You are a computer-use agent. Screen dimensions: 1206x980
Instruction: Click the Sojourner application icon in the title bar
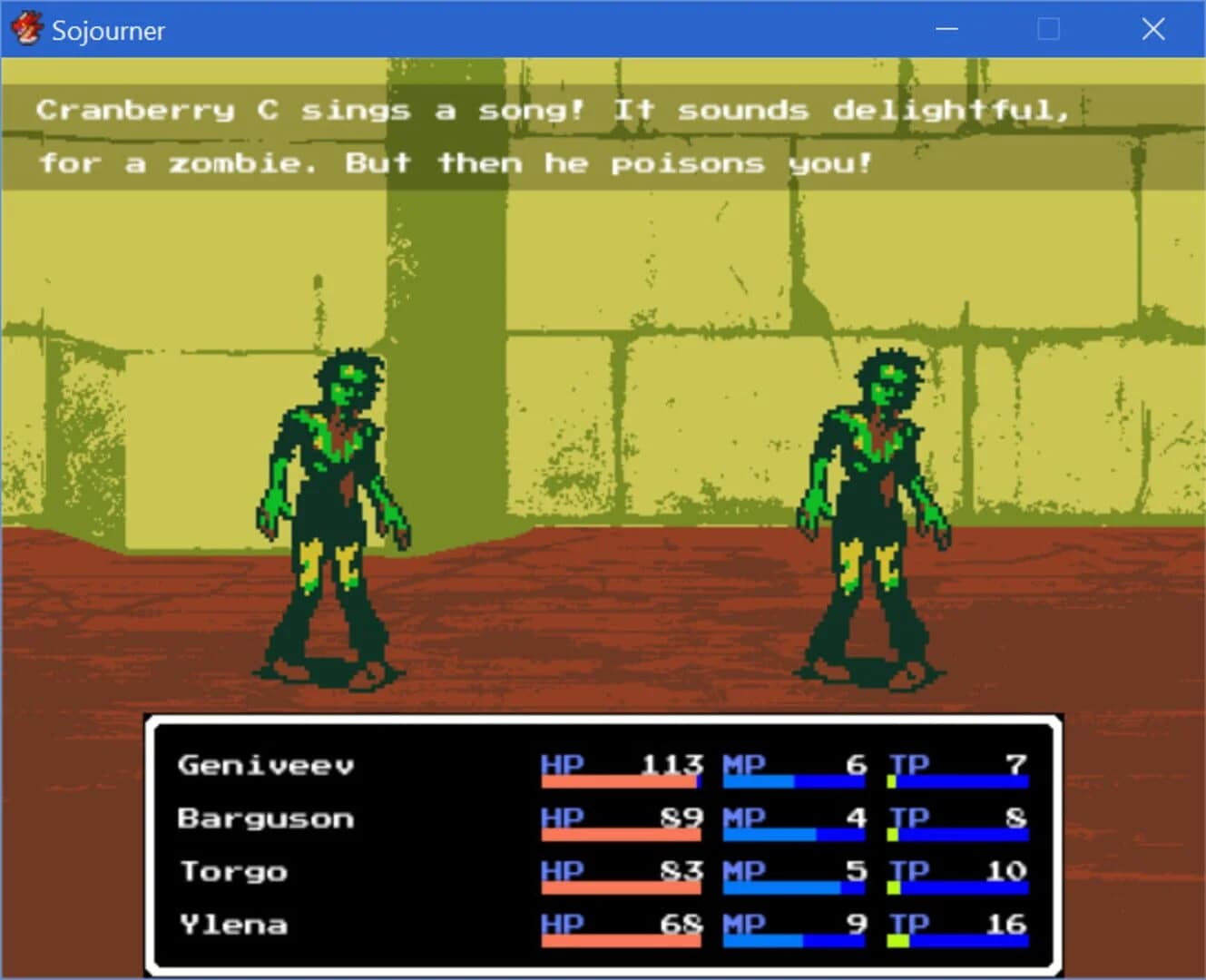(28, 28)
